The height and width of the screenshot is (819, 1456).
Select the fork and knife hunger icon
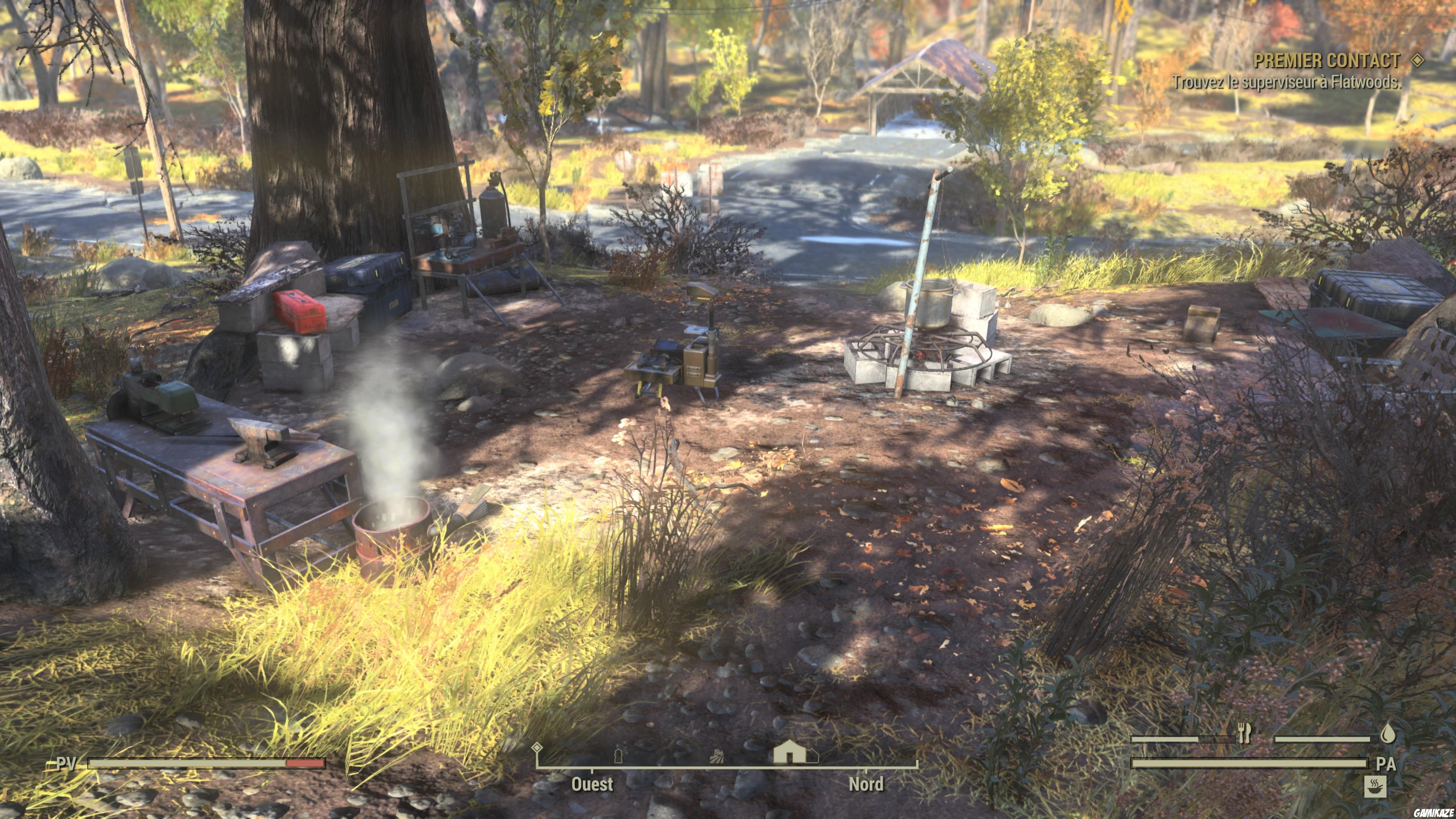pos(1244,733)
